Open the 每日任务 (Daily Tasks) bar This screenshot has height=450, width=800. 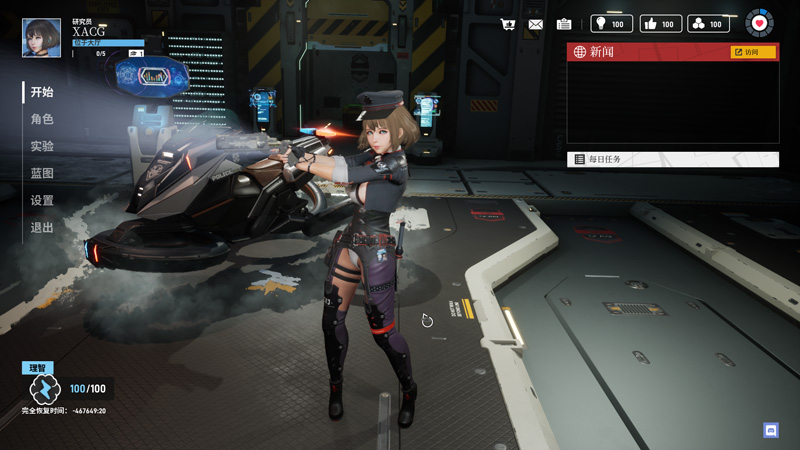point(672,159)
